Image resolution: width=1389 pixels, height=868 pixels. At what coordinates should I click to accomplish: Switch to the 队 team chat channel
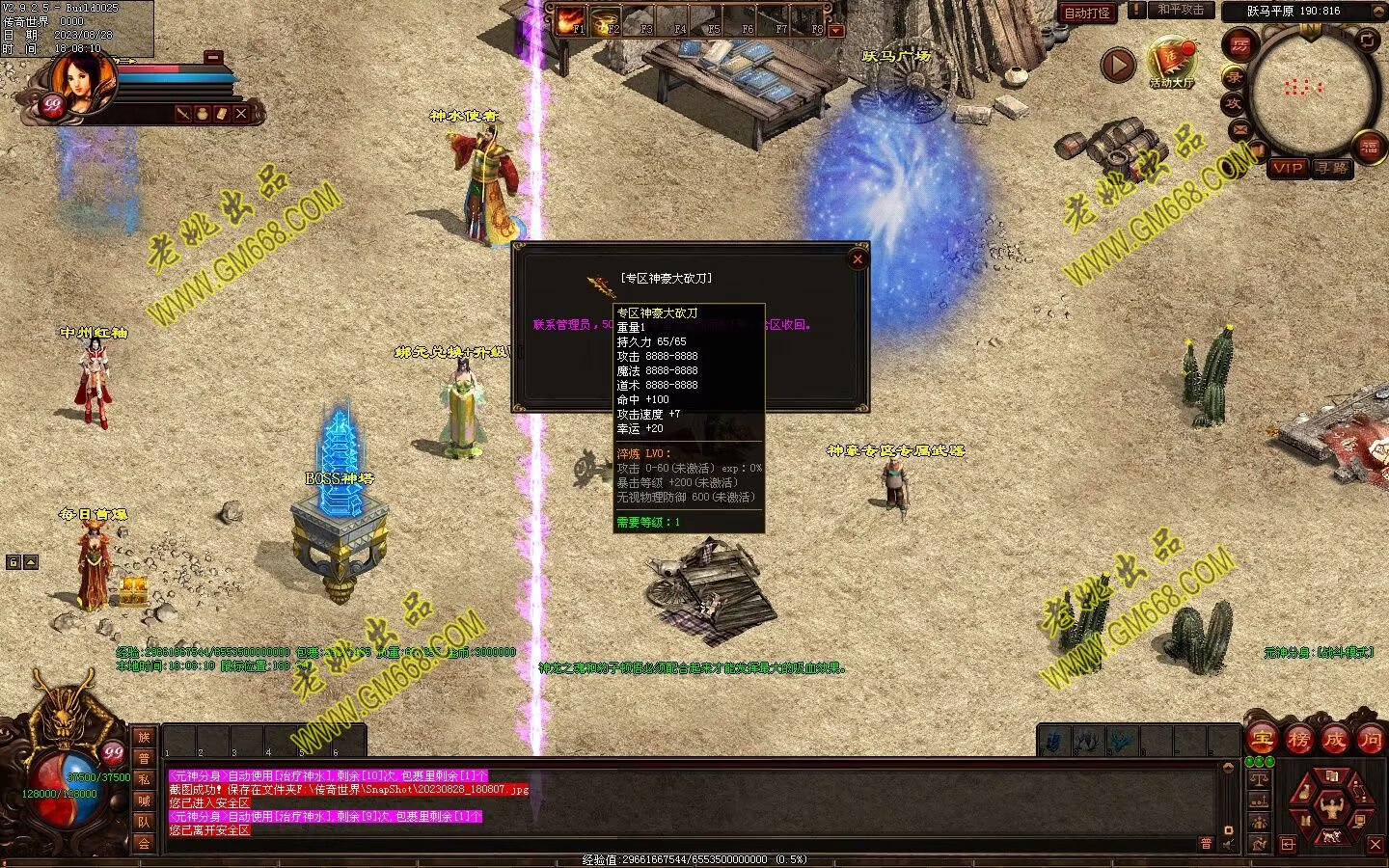pos(144,822)
